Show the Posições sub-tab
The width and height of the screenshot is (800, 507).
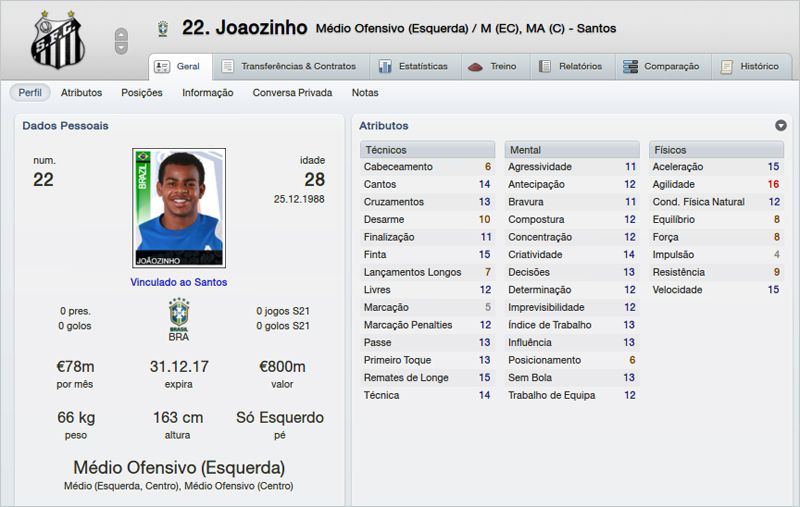(x=141, y=93)
